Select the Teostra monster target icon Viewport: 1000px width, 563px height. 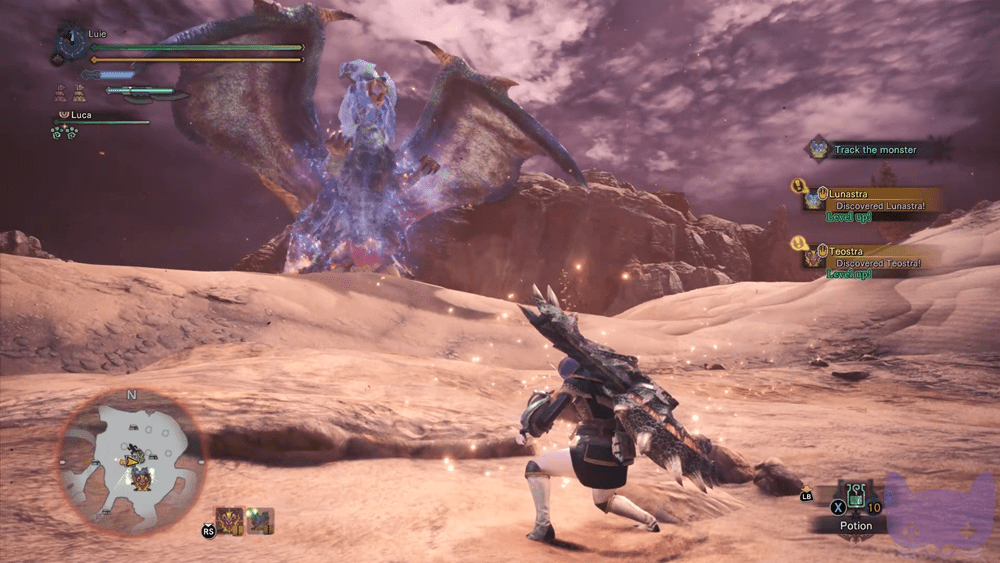(x=230, y=520)
